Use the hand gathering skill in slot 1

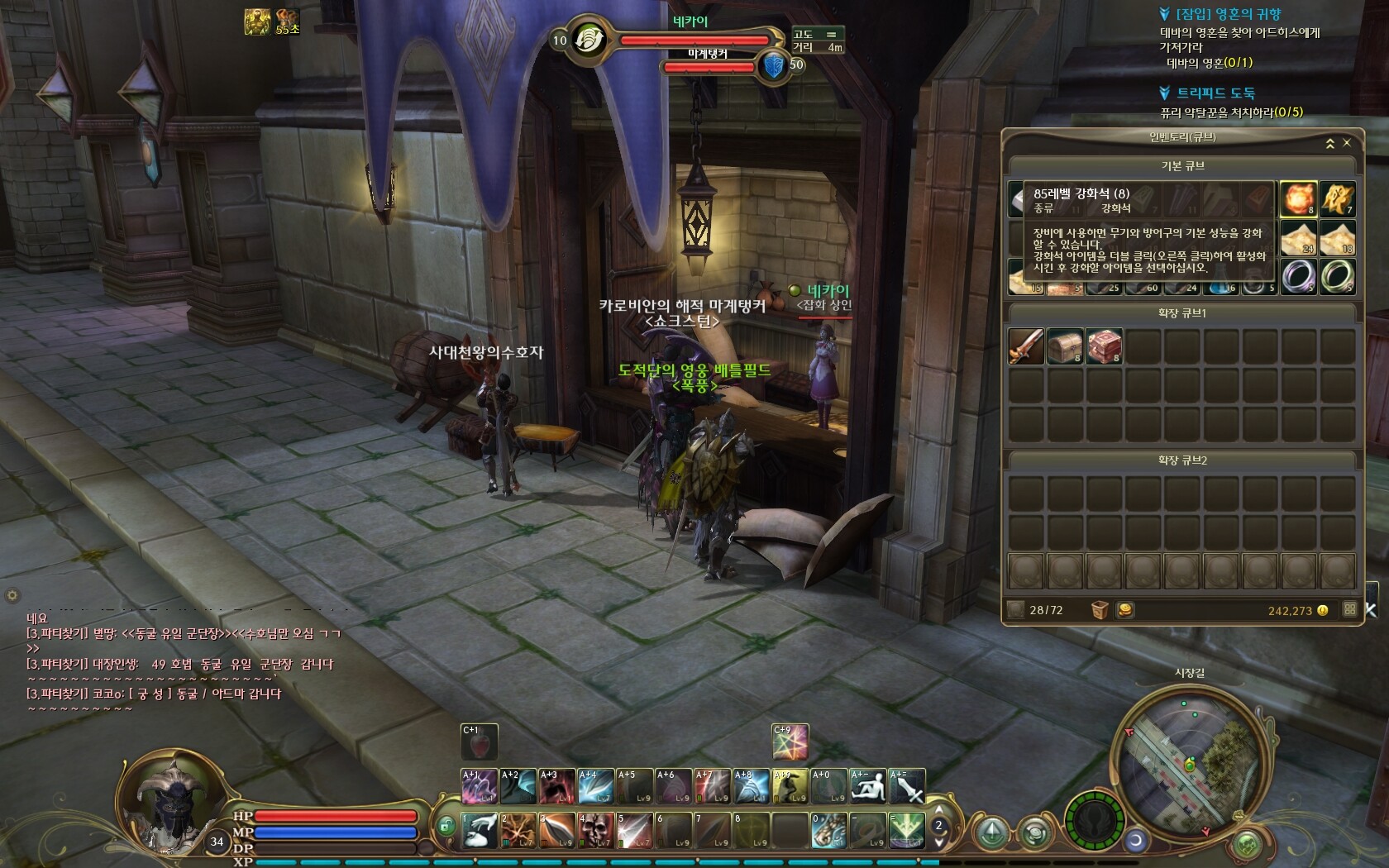479,830
